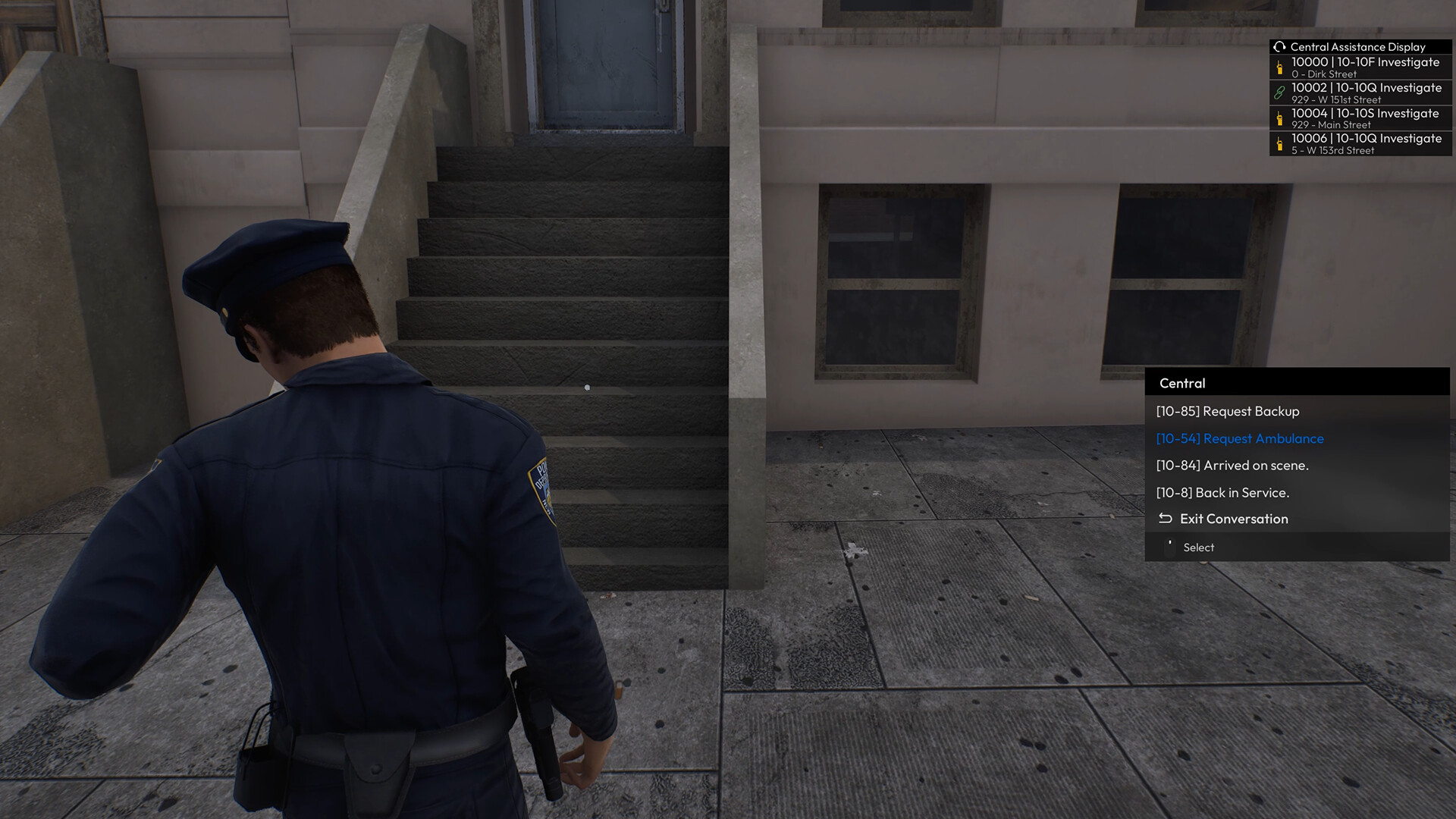Click the radio icon next to call 10004
Viewport: 1456px width, 819px height.
click(x=1279, y=118)
